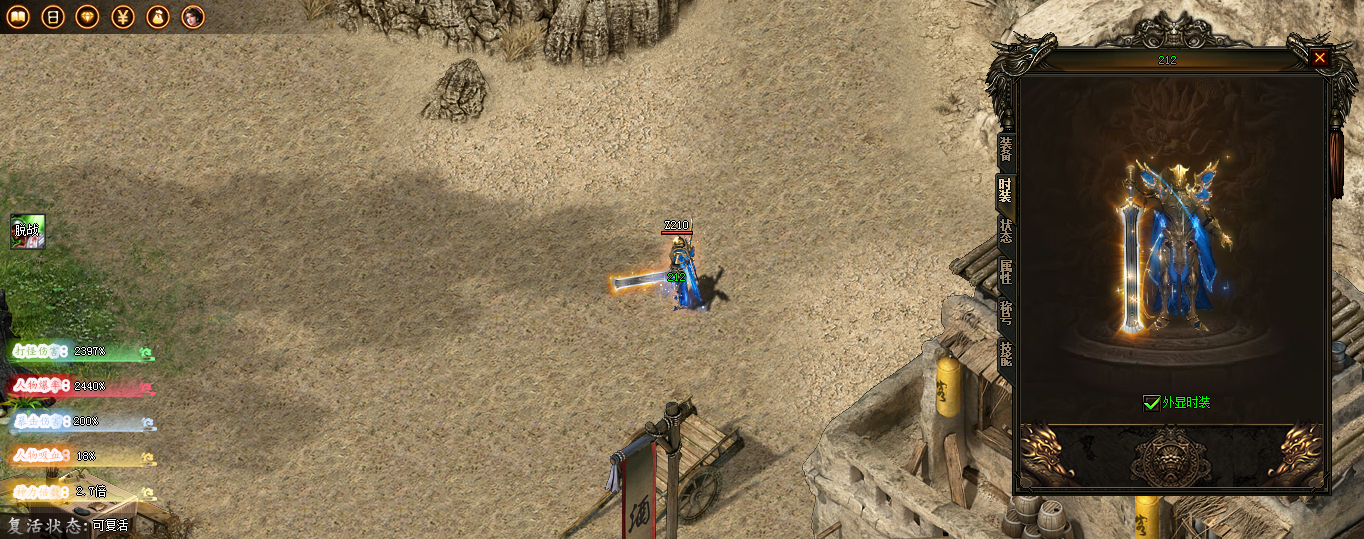The height and width of the screenshot is (539, 1364).
Task: Open the book icon menu
Action: pos(18,16)
